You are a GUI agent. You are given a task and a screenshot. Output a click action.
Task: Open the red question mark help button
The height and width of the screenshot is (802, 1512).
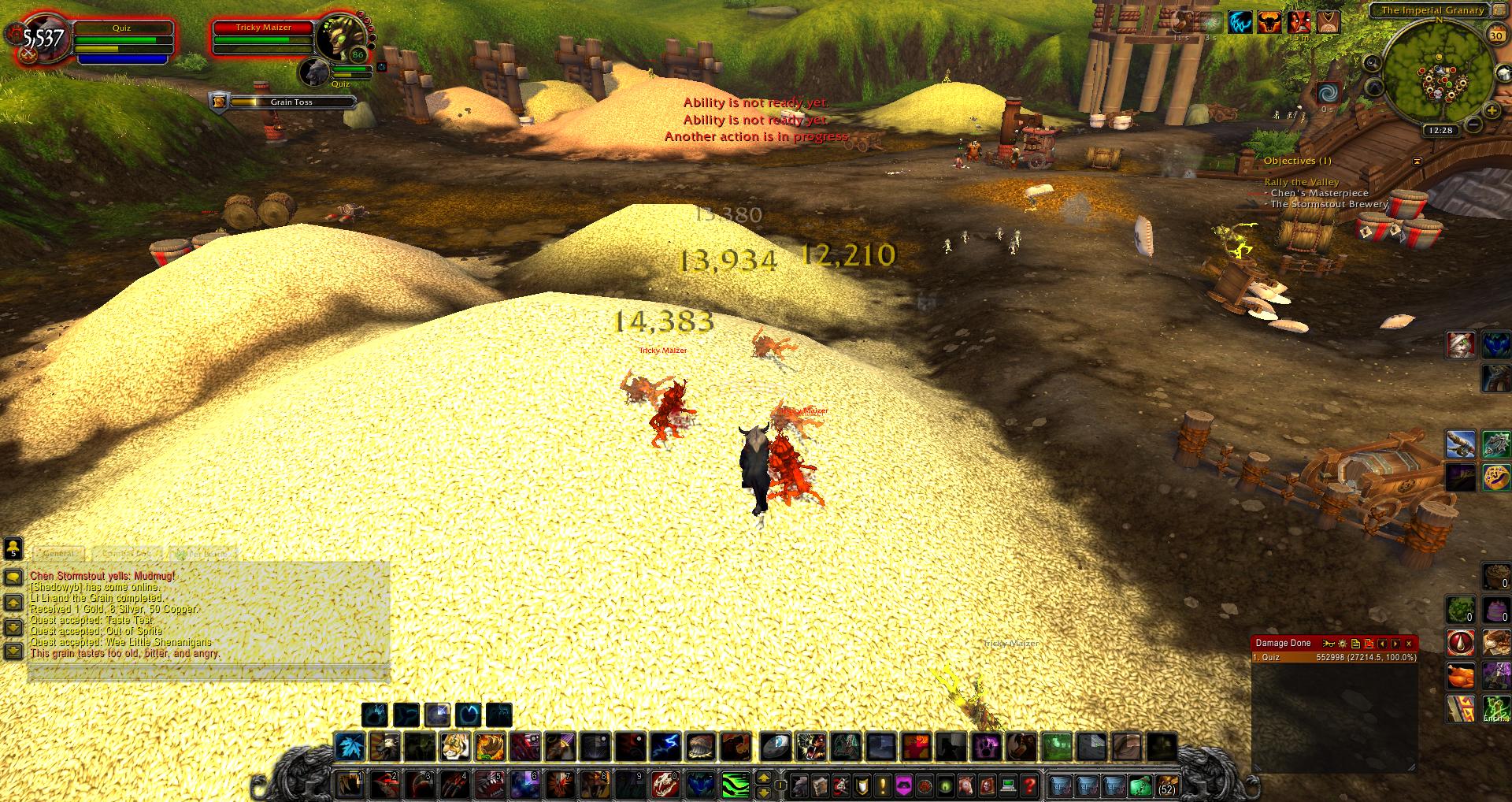tap(1028, 785)
